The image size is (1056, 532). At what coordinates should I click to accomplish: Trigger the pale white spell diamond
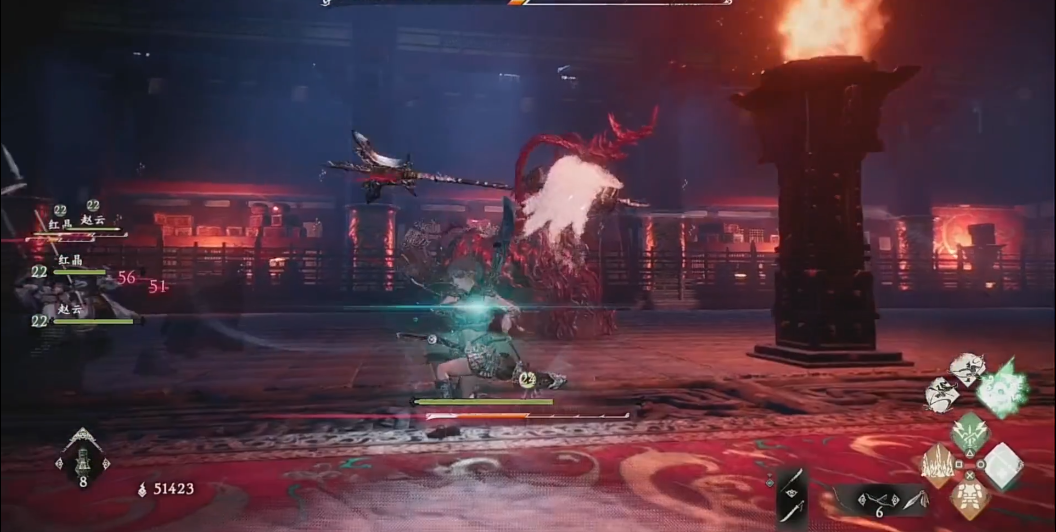[x=1002, y=466]
